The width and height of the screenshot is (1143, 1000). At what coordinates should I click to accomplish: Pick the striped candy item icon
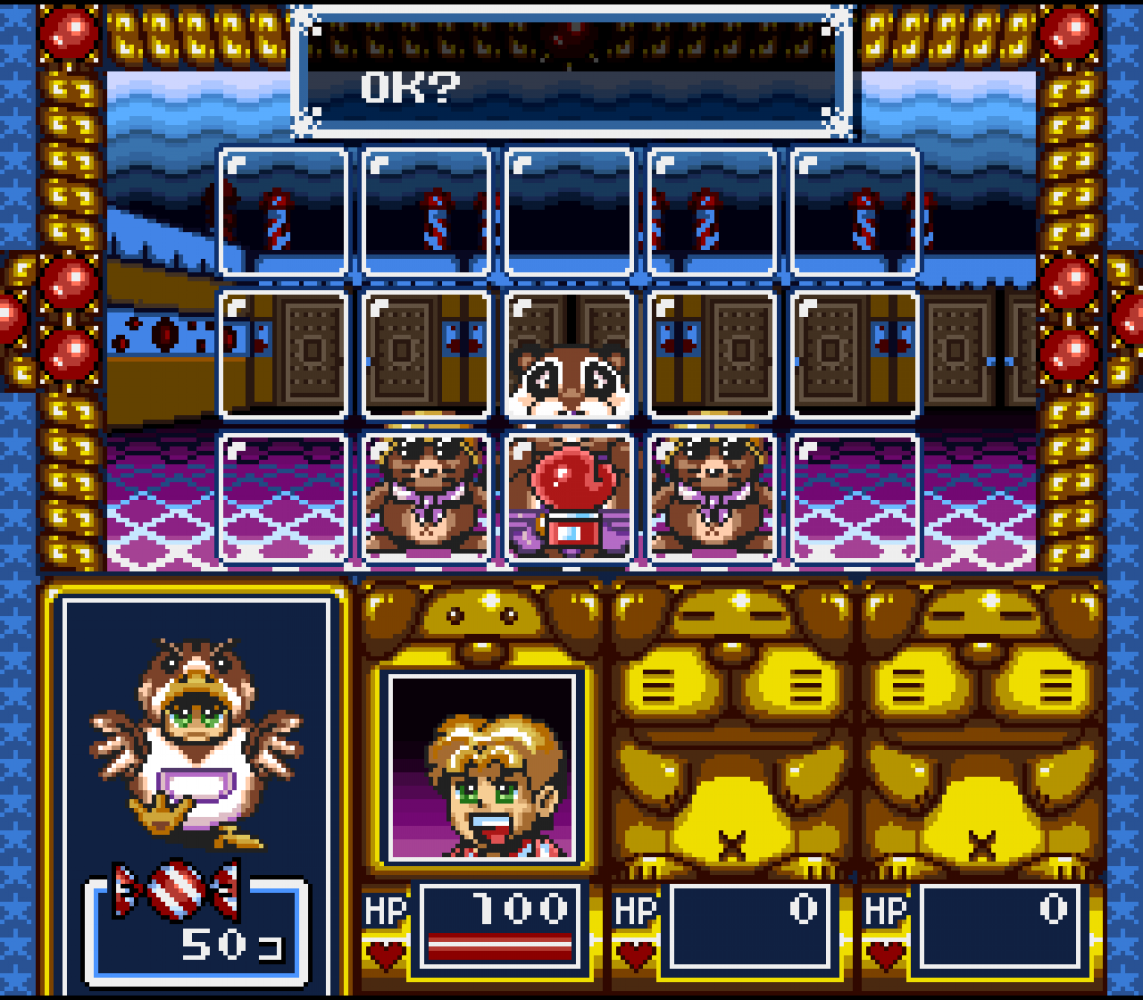point(176,889)
